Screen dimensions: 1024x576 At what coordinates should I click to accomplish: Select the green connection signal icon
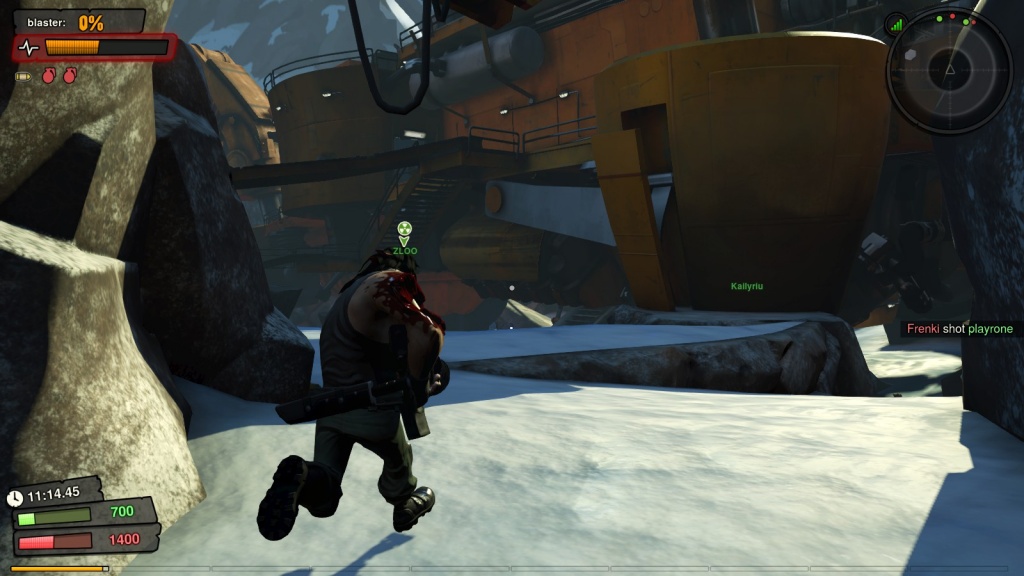(x=896, y=25)
